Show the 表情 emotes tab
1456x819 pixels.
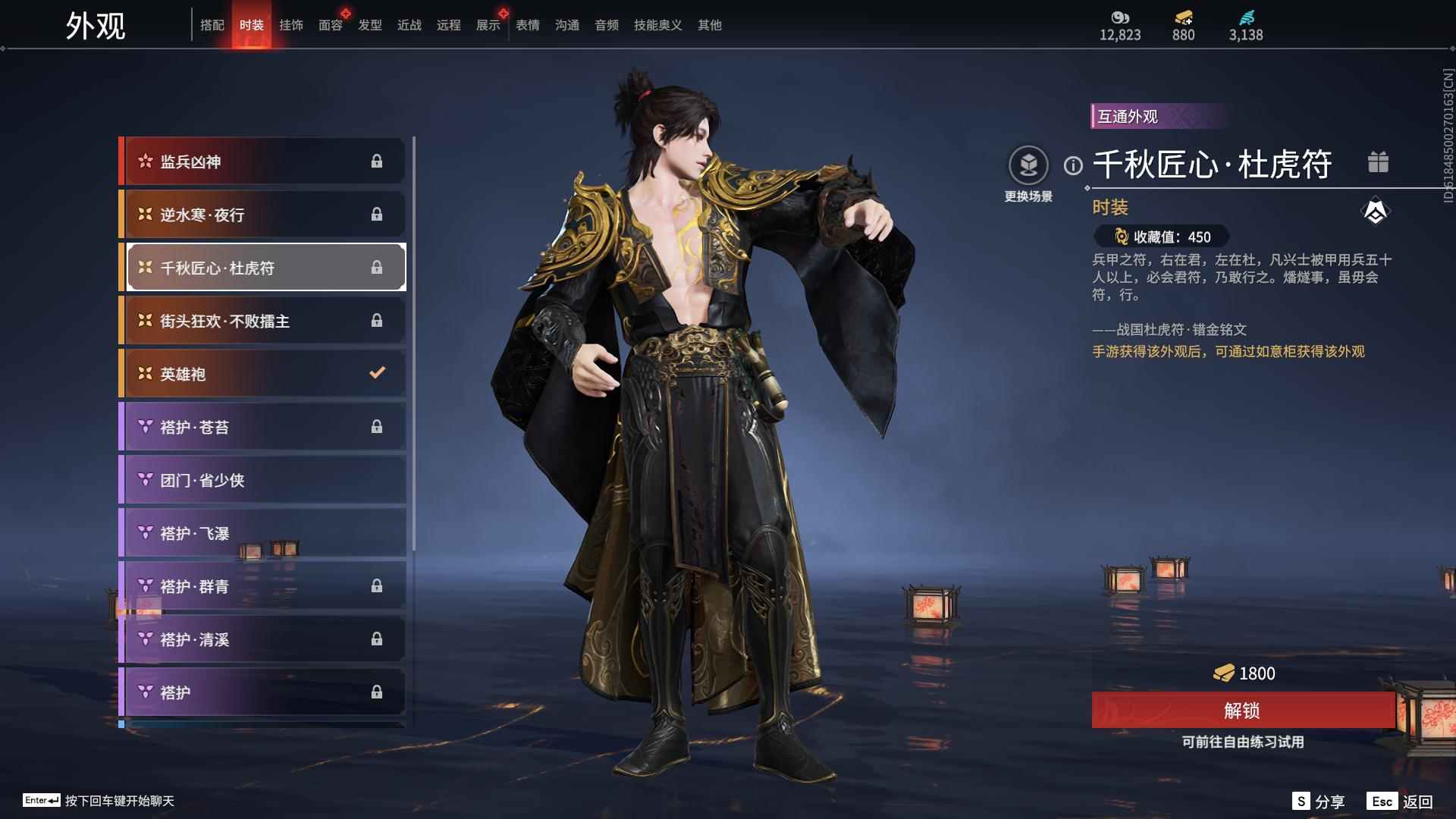tap(527, 25)
